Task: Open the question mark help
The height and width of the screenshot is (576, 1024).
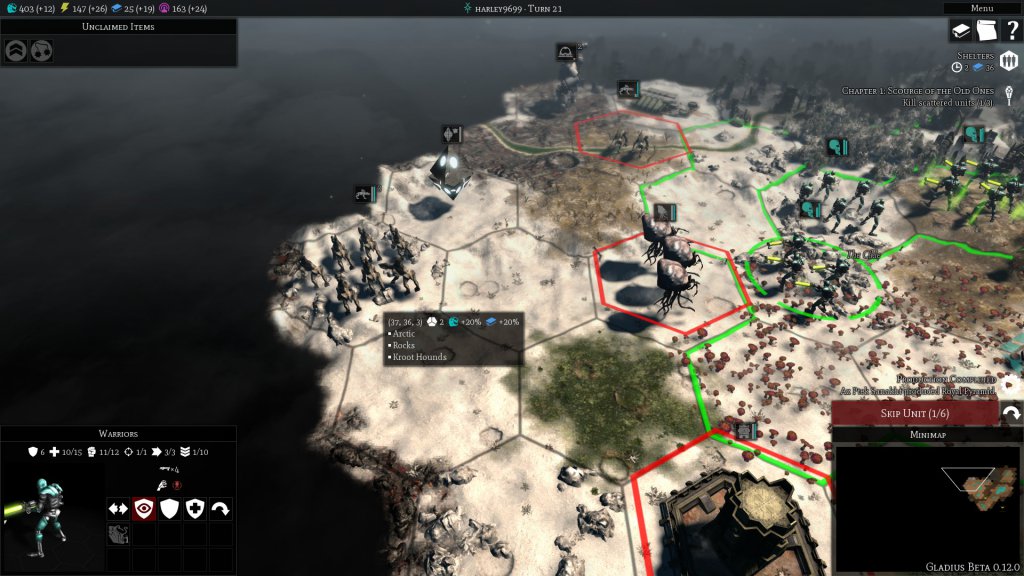Action: click(x=1011, y=31)
